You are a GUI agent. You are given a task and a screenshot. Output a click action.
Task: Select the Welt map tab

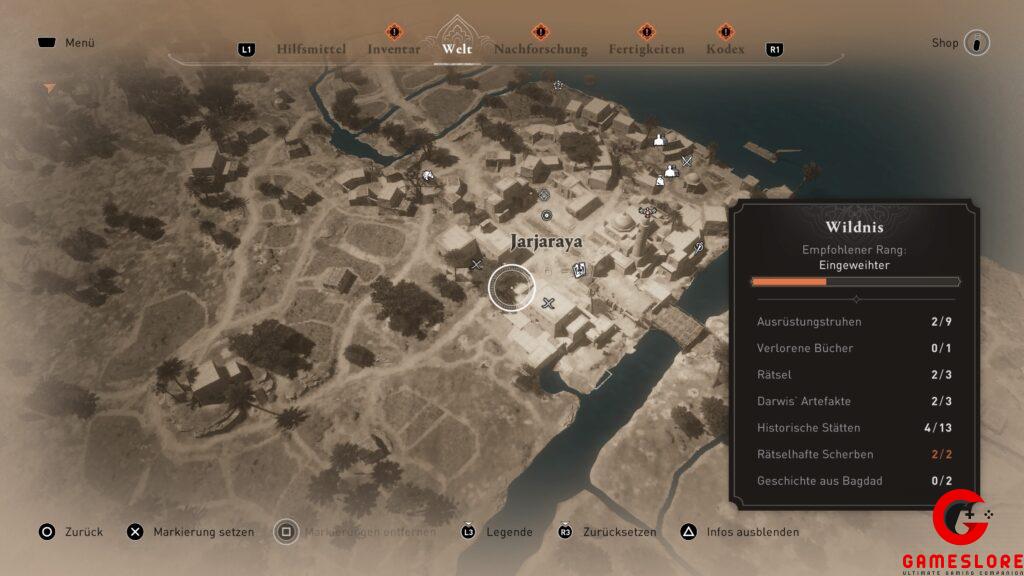457,49
